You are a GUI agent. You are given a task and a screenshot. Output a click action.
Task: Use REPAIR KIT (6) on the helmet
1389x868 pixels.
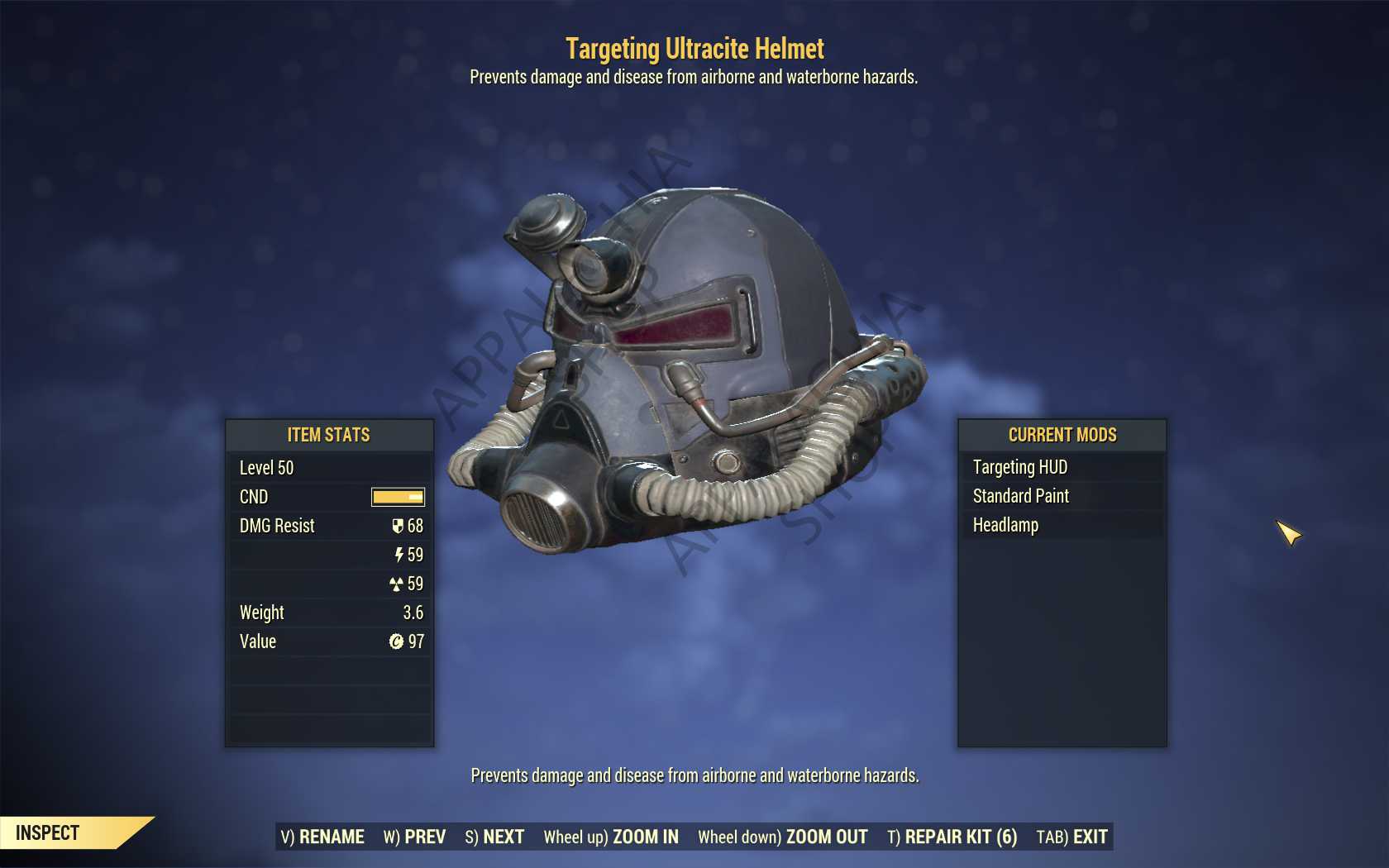pos(952,837)
